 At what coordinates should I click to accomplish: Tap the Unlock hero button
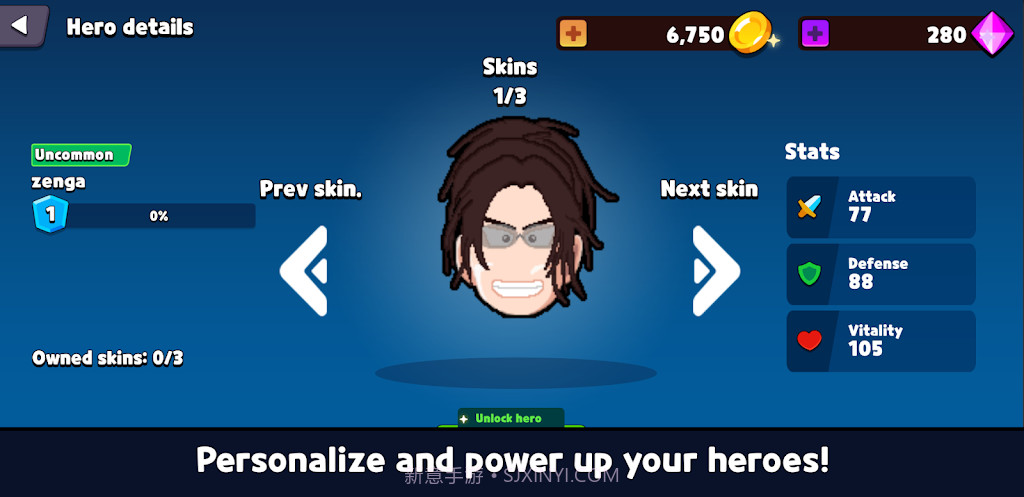pyautogui.click(x=511, y=418)
